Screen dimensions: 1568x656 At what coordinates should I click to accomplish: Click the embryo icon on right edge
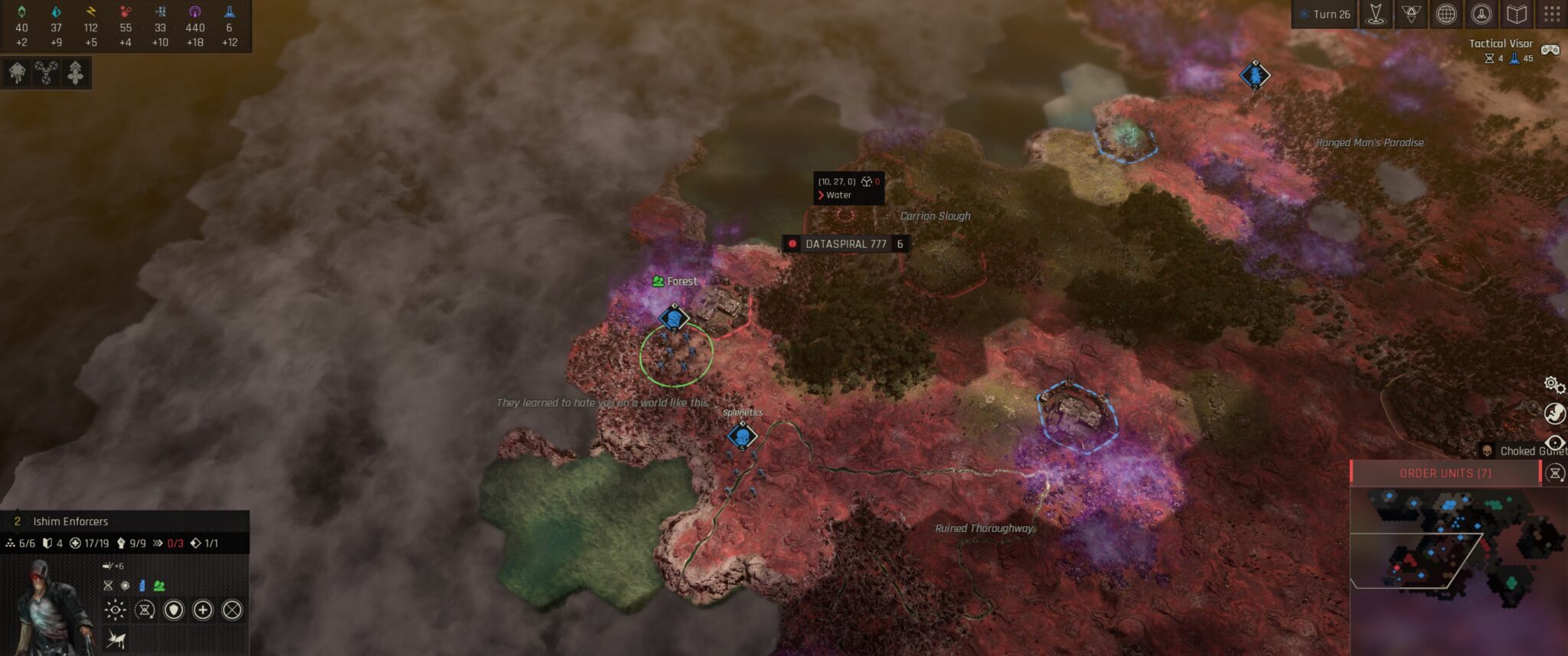click(1554, 414)
